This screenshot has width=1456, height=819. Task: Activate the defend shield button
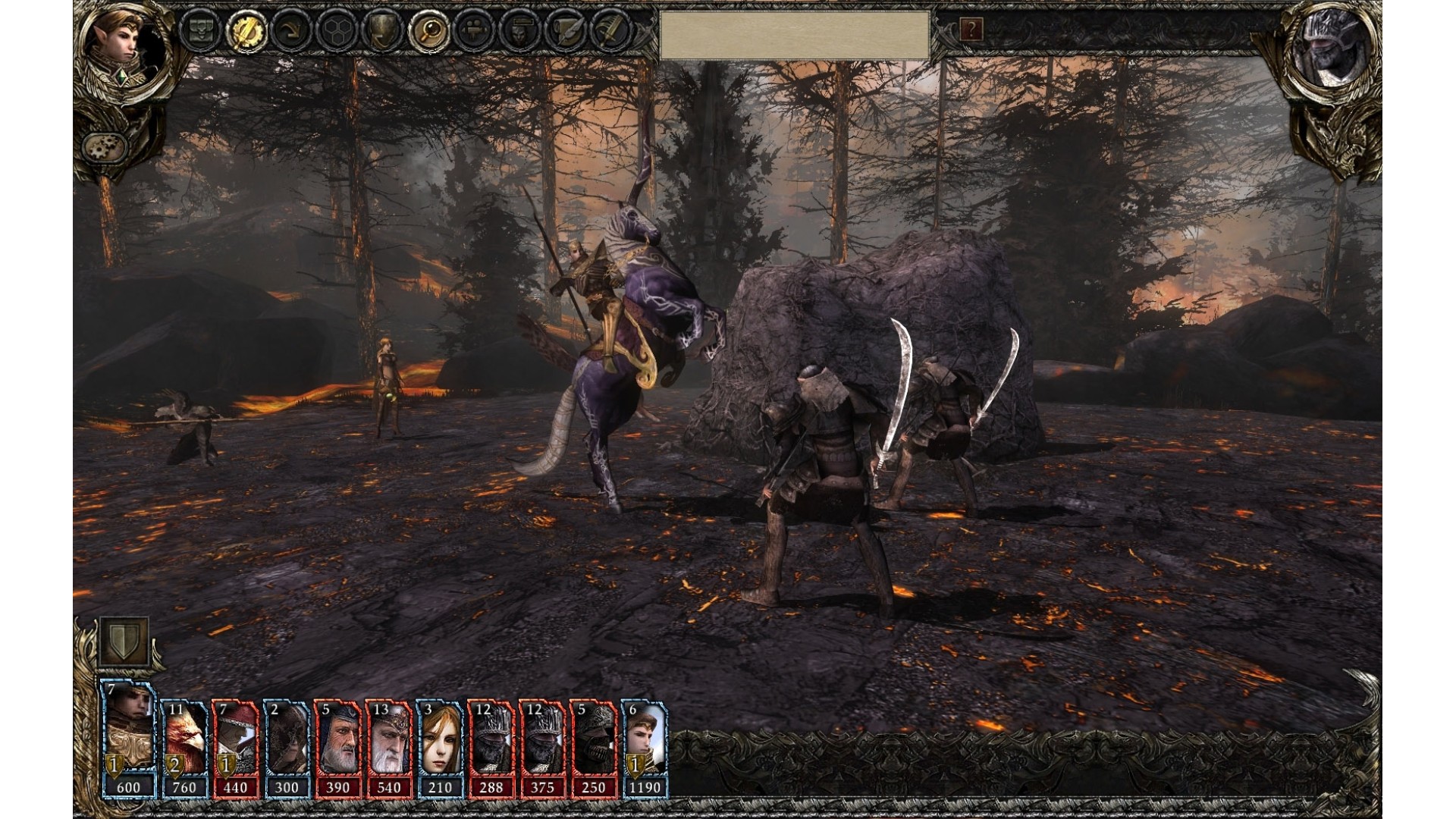tap(124, 642)
